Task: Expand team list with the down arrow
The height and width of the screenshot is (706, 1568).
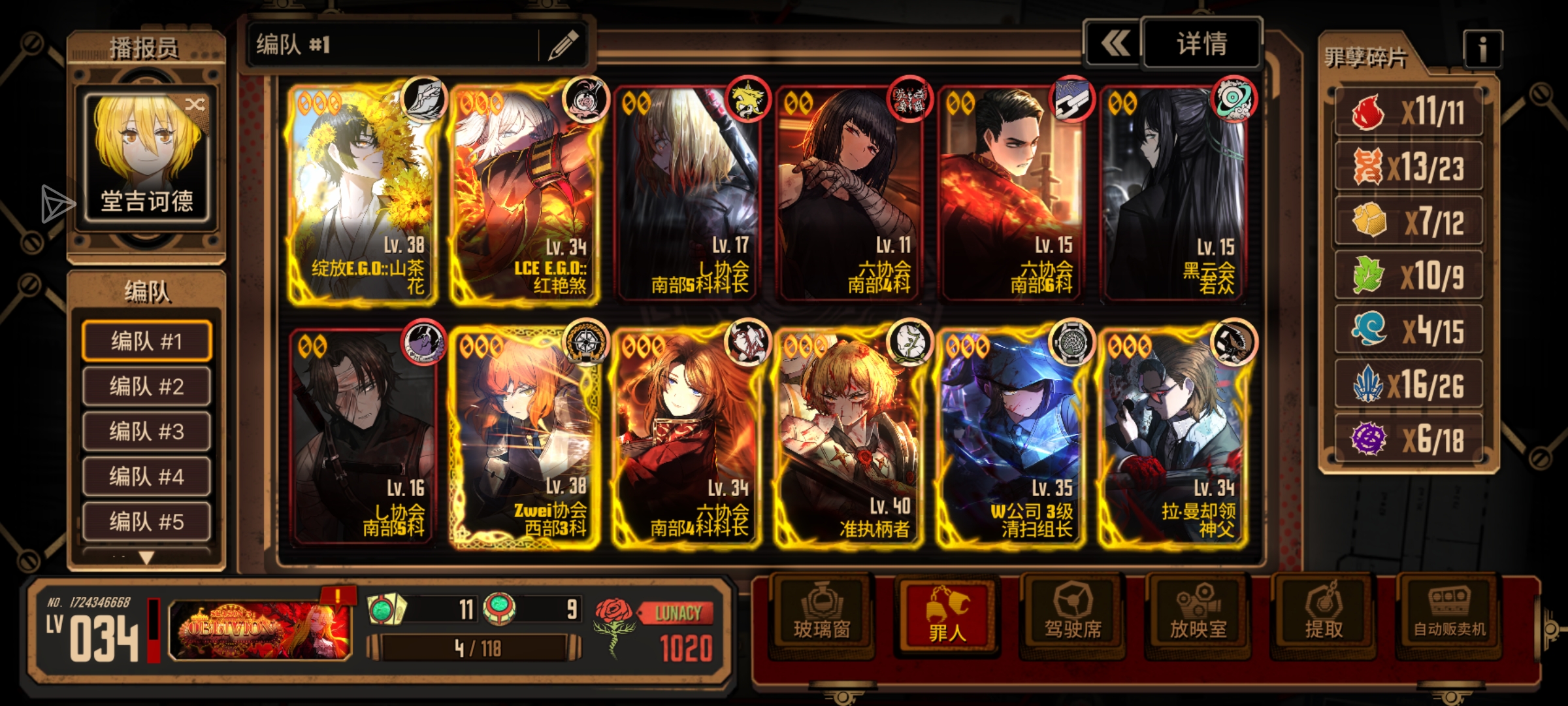Action: click(146, 558)
